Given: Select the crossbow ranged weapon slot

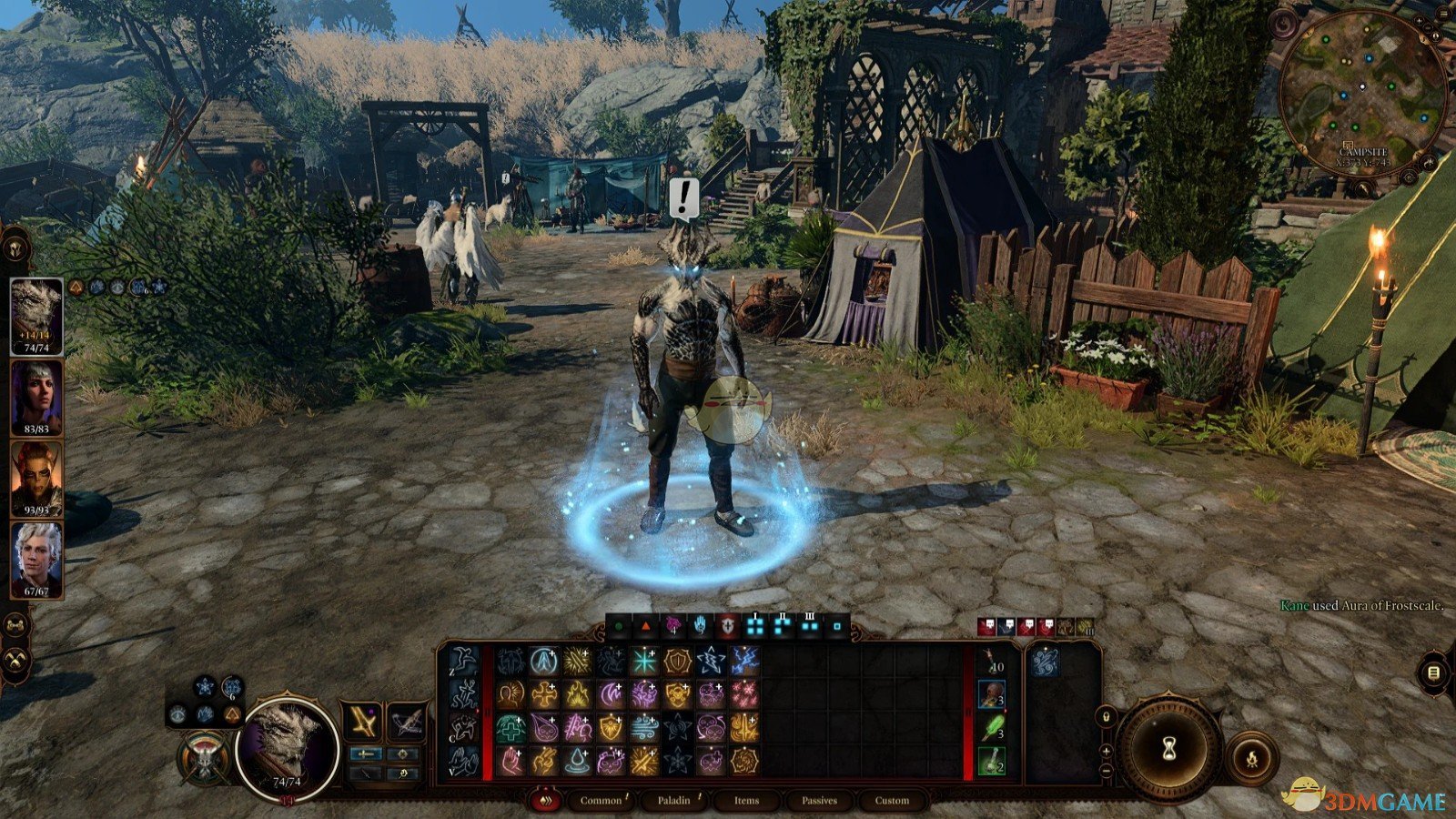Looking at the screenshot, I should [x=406, y=723].
